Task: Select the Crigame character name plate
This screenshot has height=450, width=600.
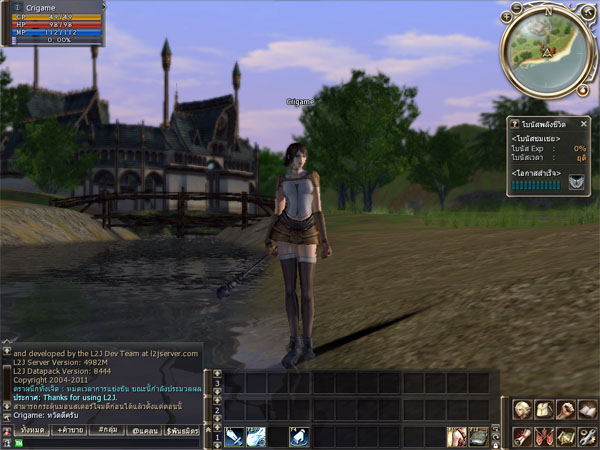Action: [x=300, y=102]
